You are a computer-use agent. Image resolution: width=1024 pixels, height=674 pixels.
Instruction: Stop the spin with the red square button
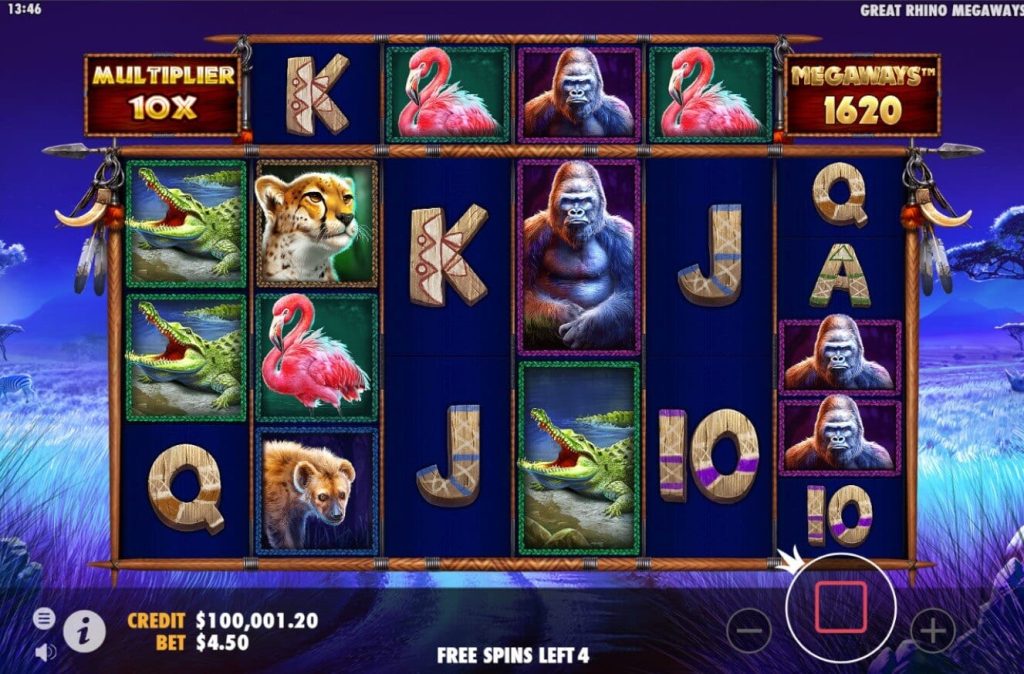840,607
